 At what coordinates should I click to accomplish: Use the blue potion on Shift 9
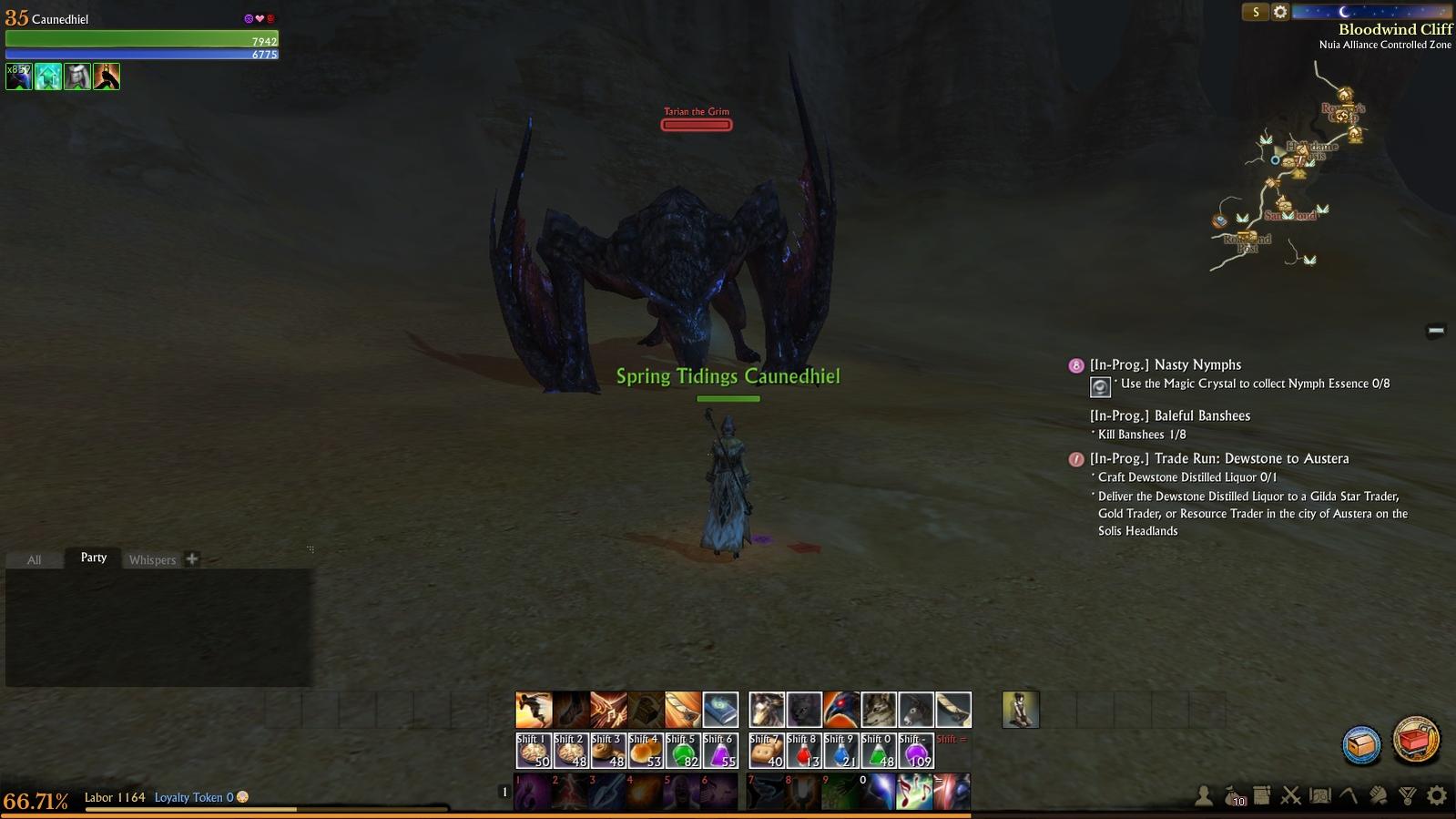click(x=841, y=751)
